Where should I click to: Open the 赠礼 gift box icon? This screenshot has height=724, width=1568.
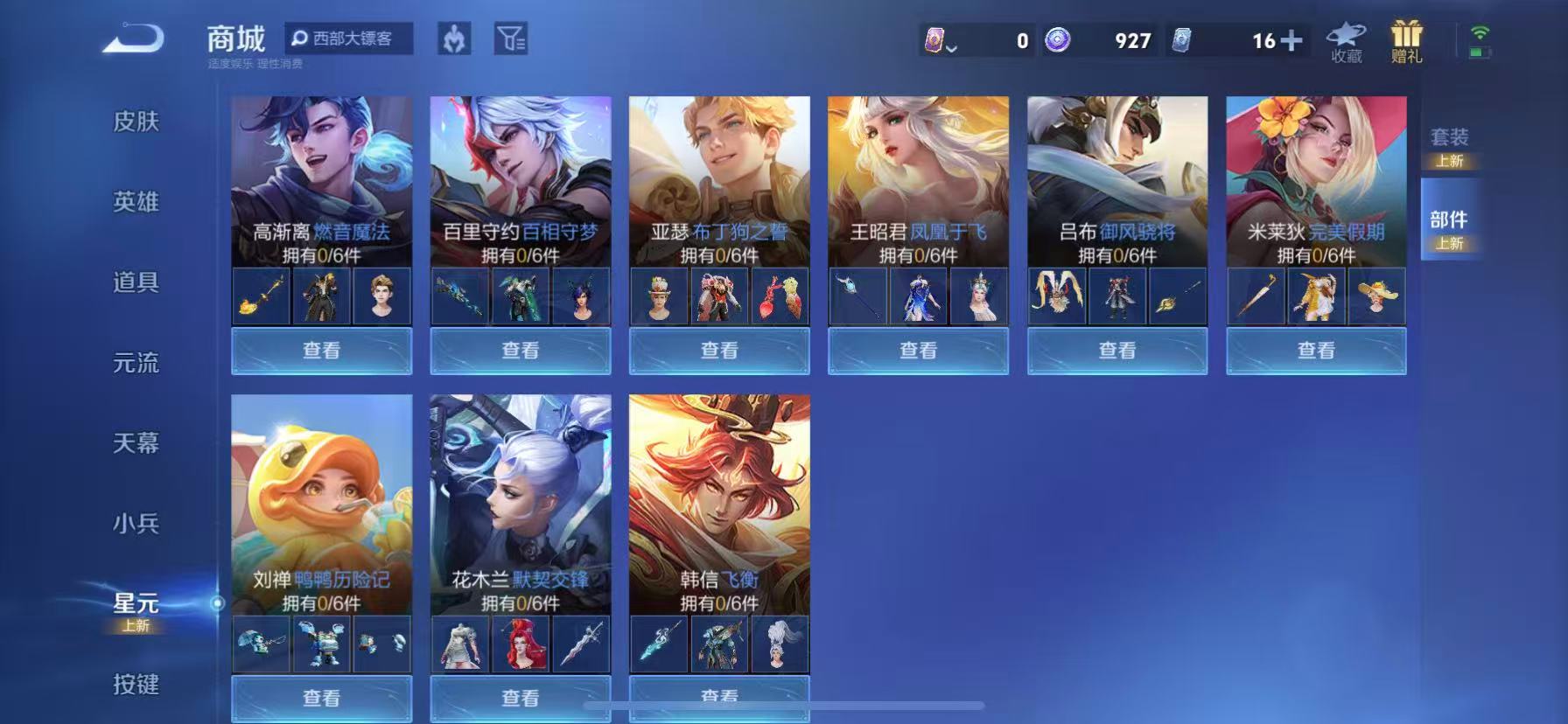pos(1406,37)
